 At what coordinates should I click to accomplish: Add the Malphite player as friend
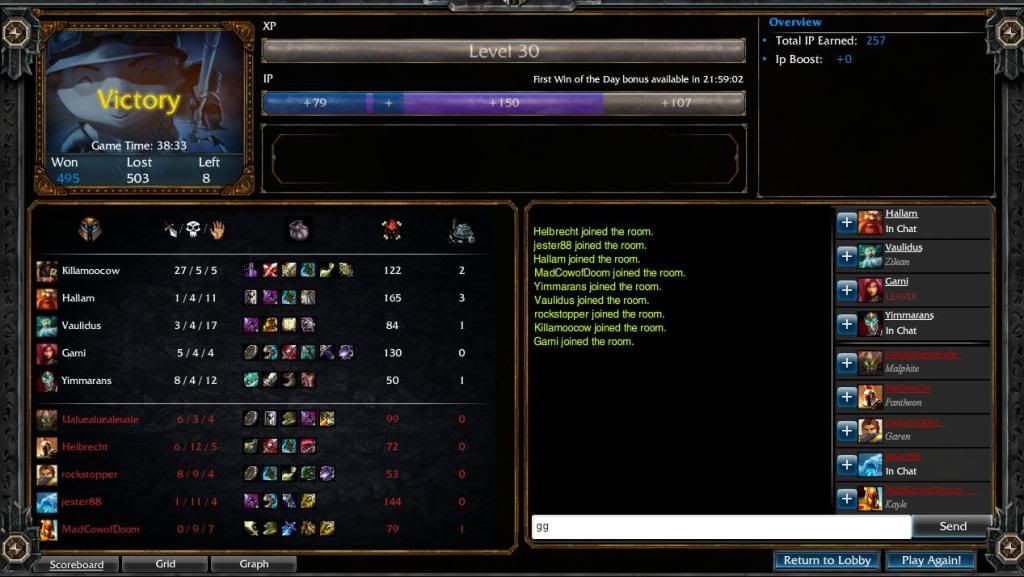pos(846,363)
